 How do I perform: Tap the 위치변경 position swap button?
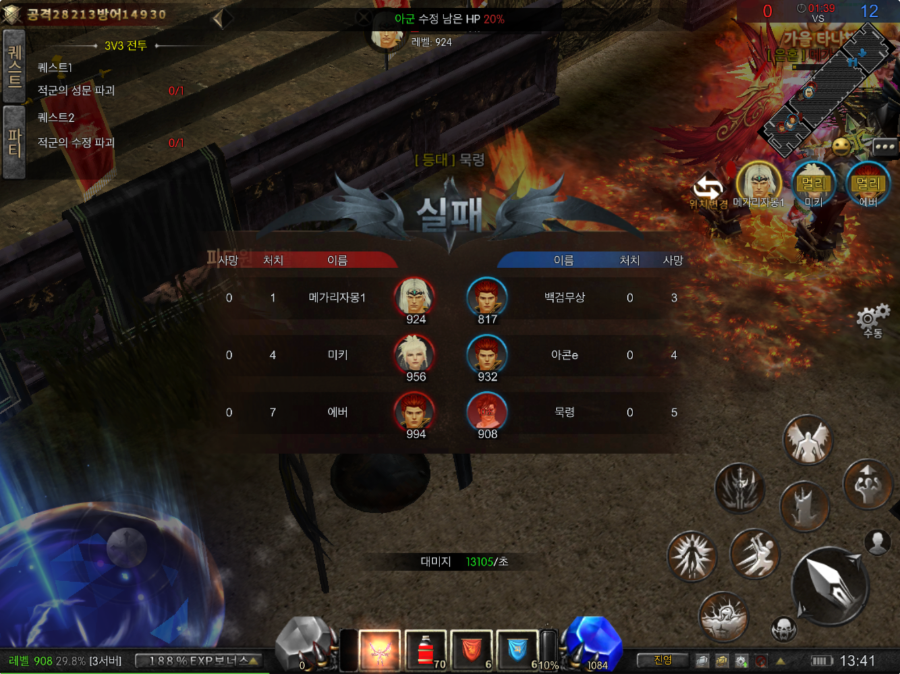tap(709, 186)
